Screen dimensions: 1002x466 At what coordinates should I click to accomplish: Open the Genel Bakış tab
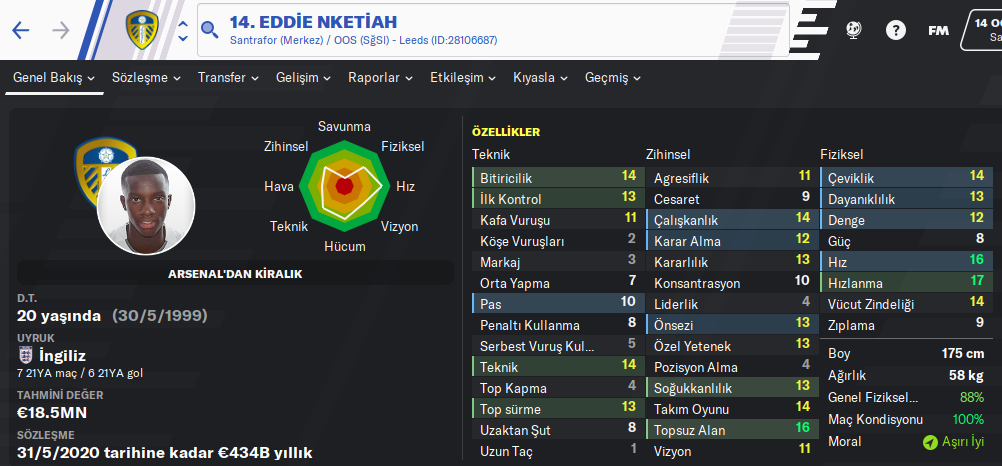pyautogui.click(x=55, y=78)
